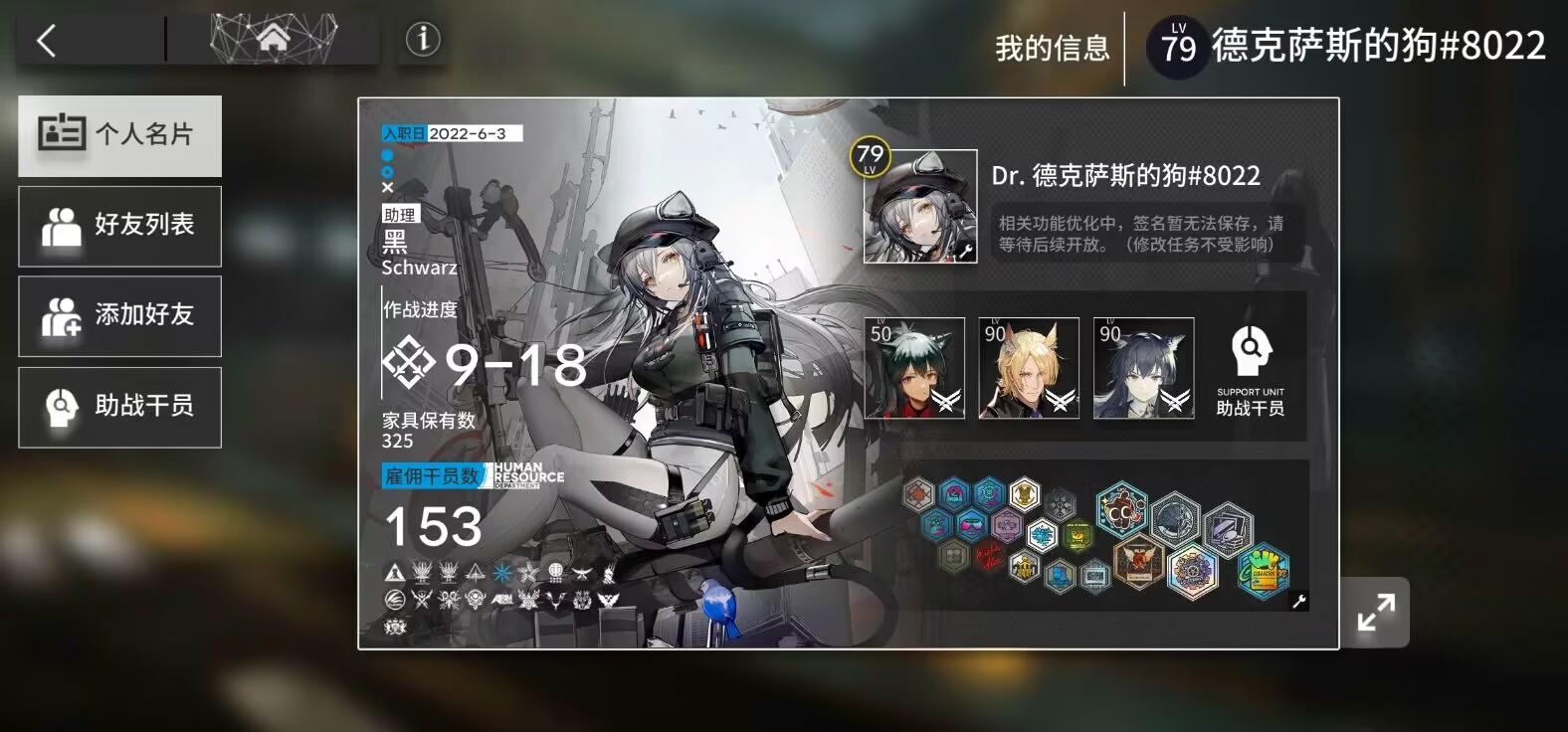
Task: Click the assistant name Schwarz
Action: (421, 267)
